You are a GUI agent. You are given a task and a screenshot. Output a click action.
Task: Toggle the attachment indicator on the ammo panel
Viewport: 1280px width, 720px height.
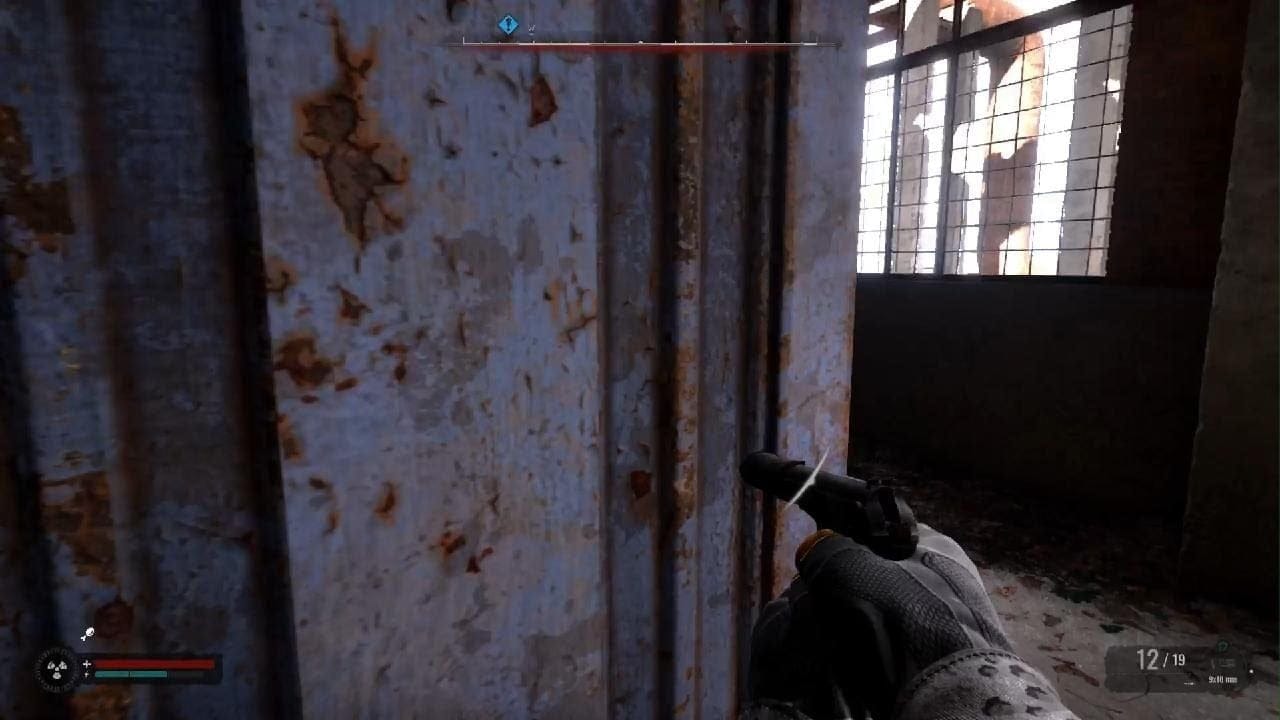(1251, 671)
